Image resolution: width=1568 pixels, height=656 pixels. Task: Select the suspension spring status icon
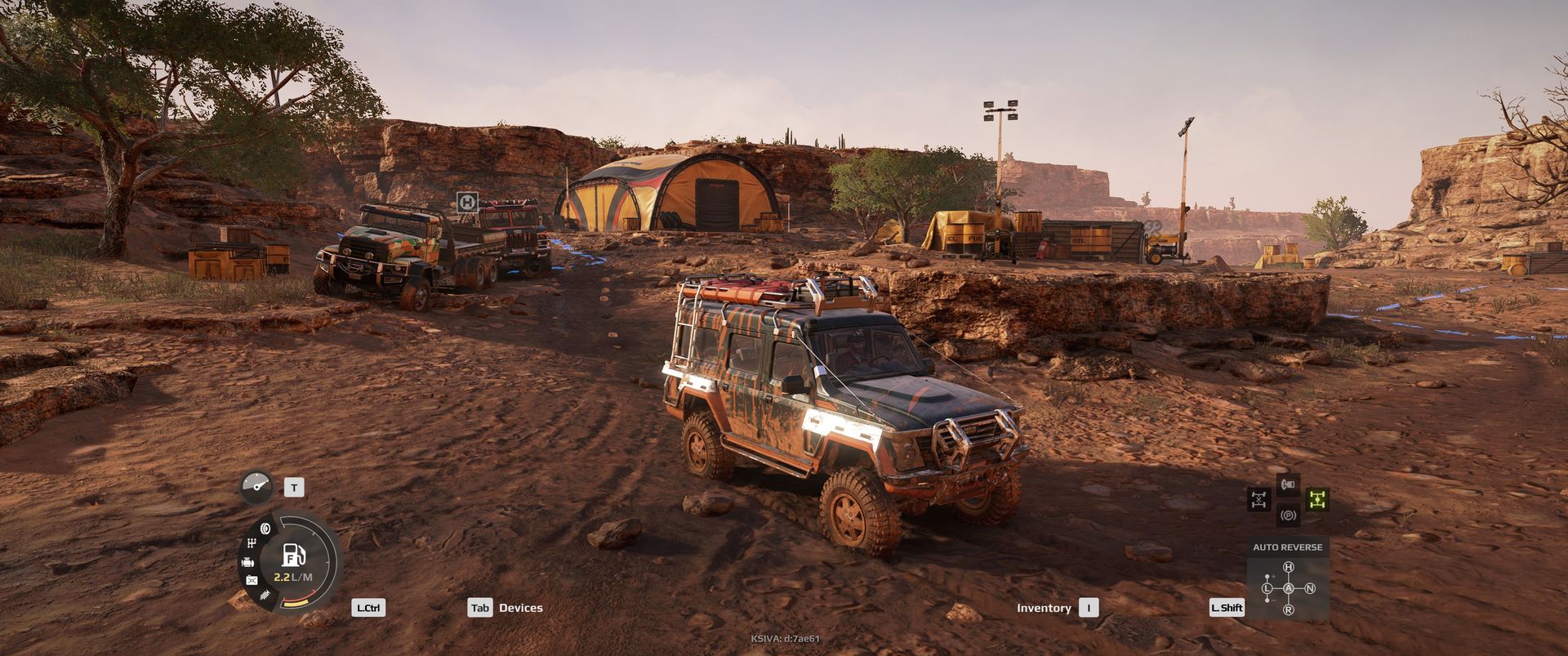(x=264, y=596)
